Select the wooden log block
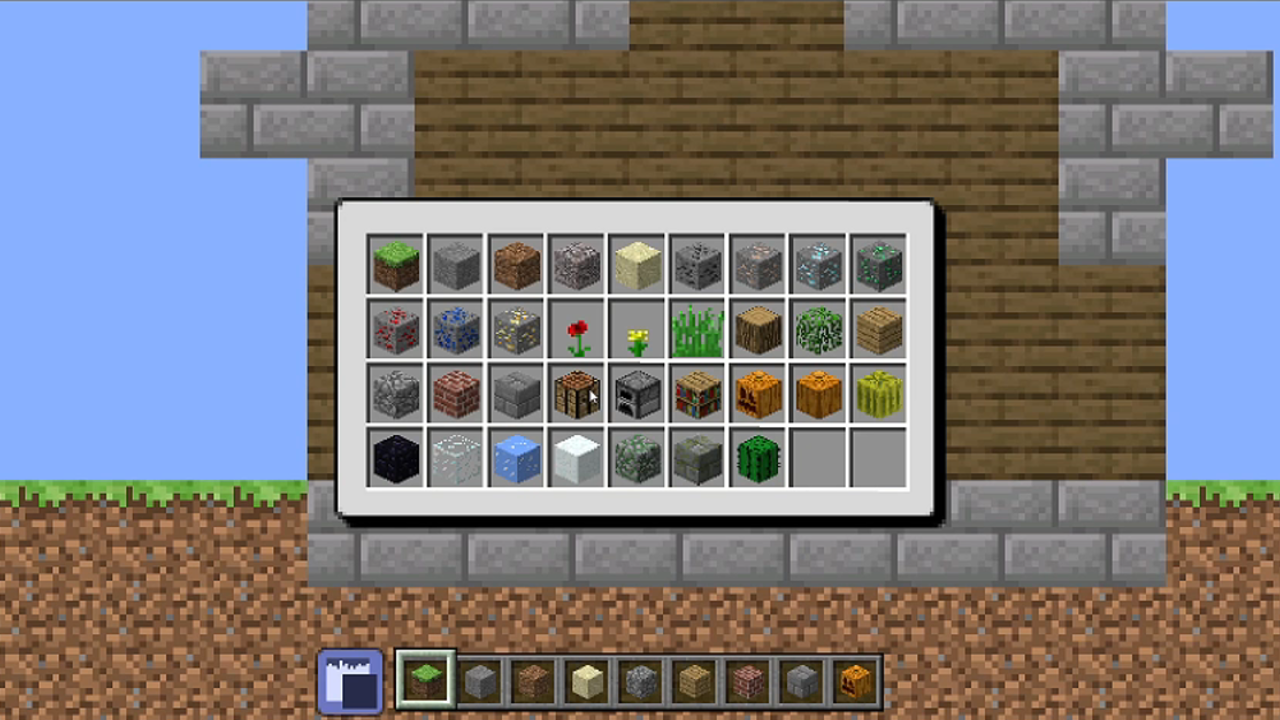This screenshot has height=720, width=1280. tap(757, 330)
